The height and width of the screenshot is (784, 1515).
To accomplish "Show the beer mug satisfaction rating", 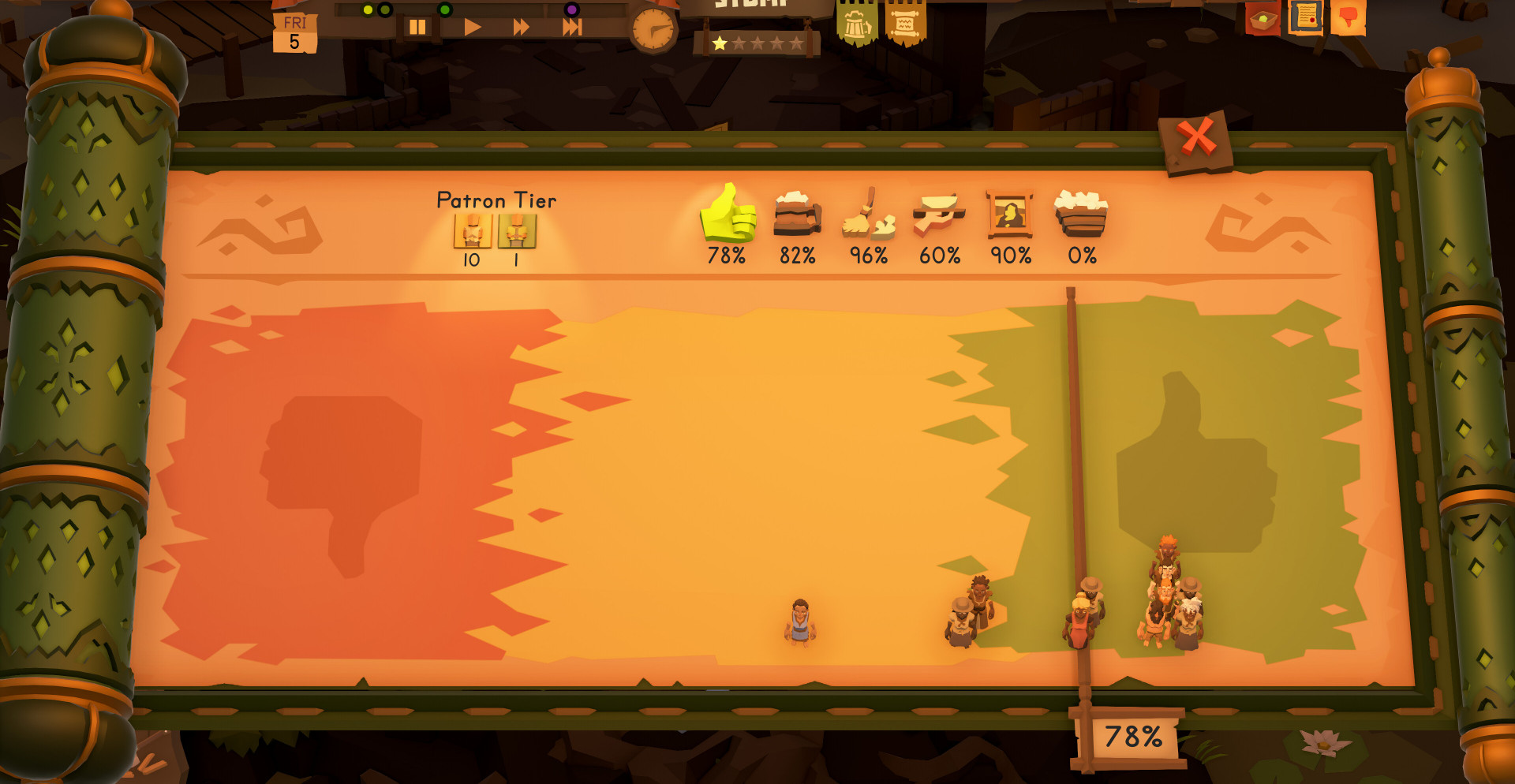I will 797,215.
